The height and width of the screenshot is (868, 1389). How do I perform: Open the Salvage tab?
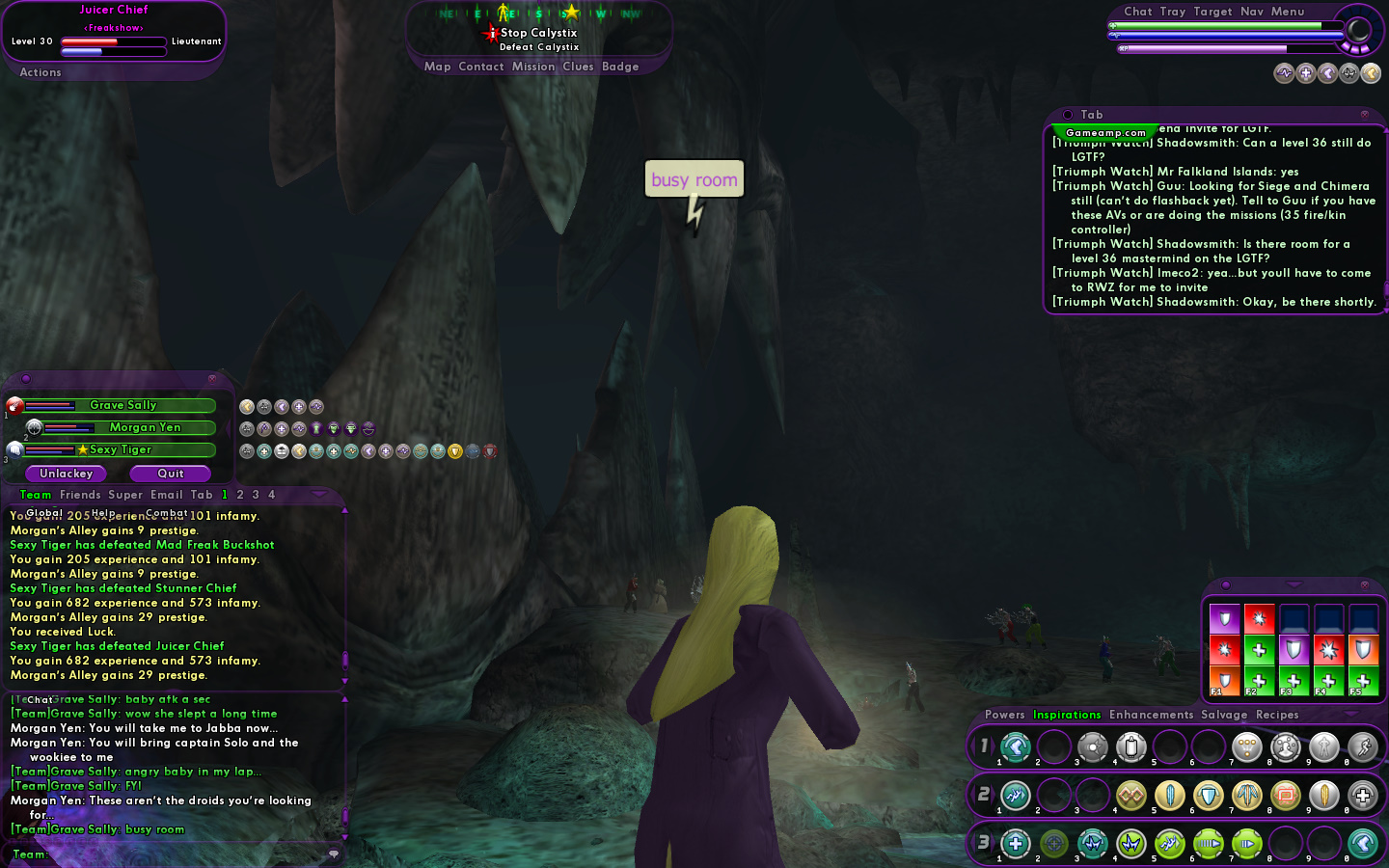[x=1224, y=715]
